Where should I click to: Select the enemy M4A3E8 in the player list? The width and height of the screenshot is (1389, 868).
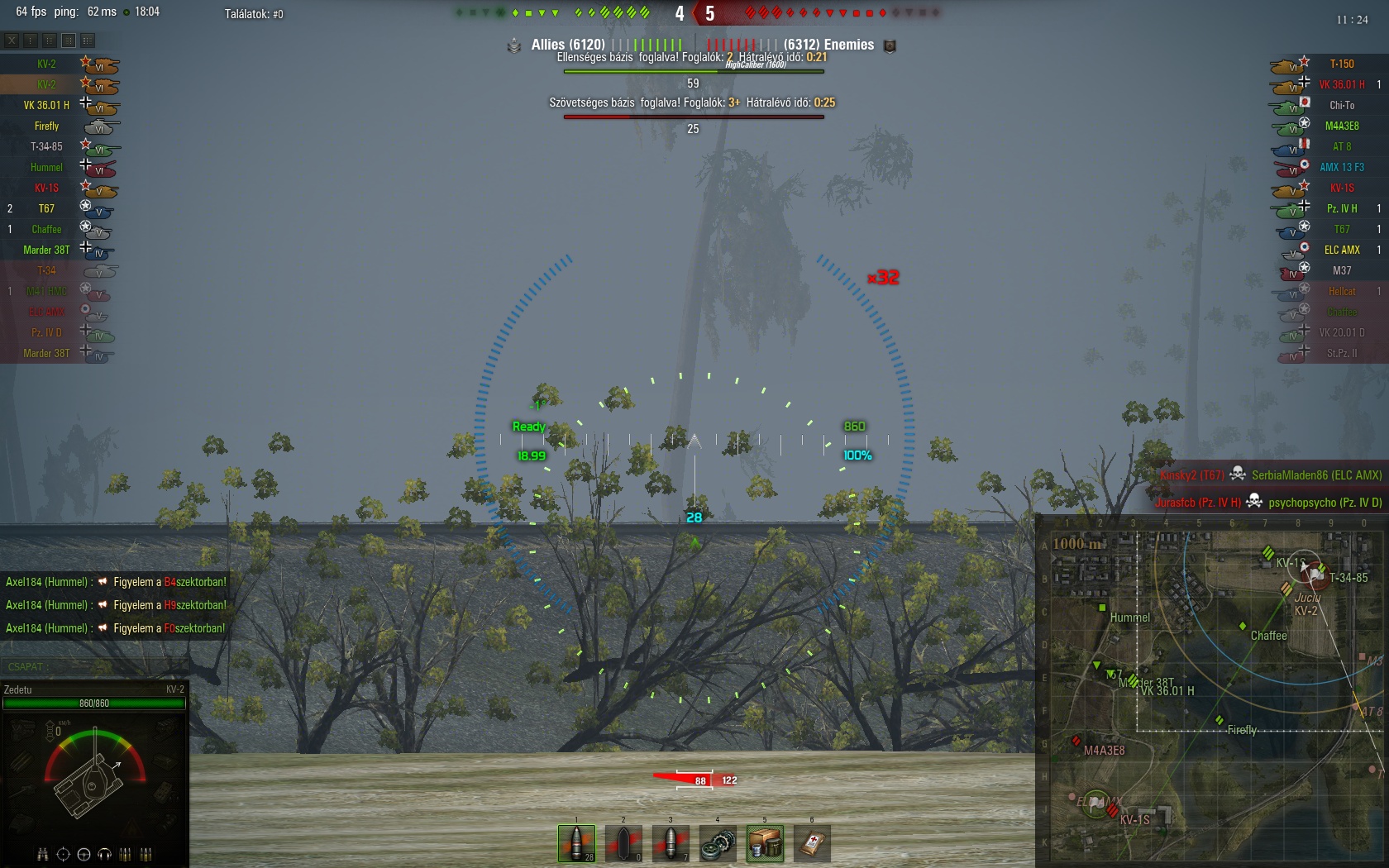[x=1341, y=126]
